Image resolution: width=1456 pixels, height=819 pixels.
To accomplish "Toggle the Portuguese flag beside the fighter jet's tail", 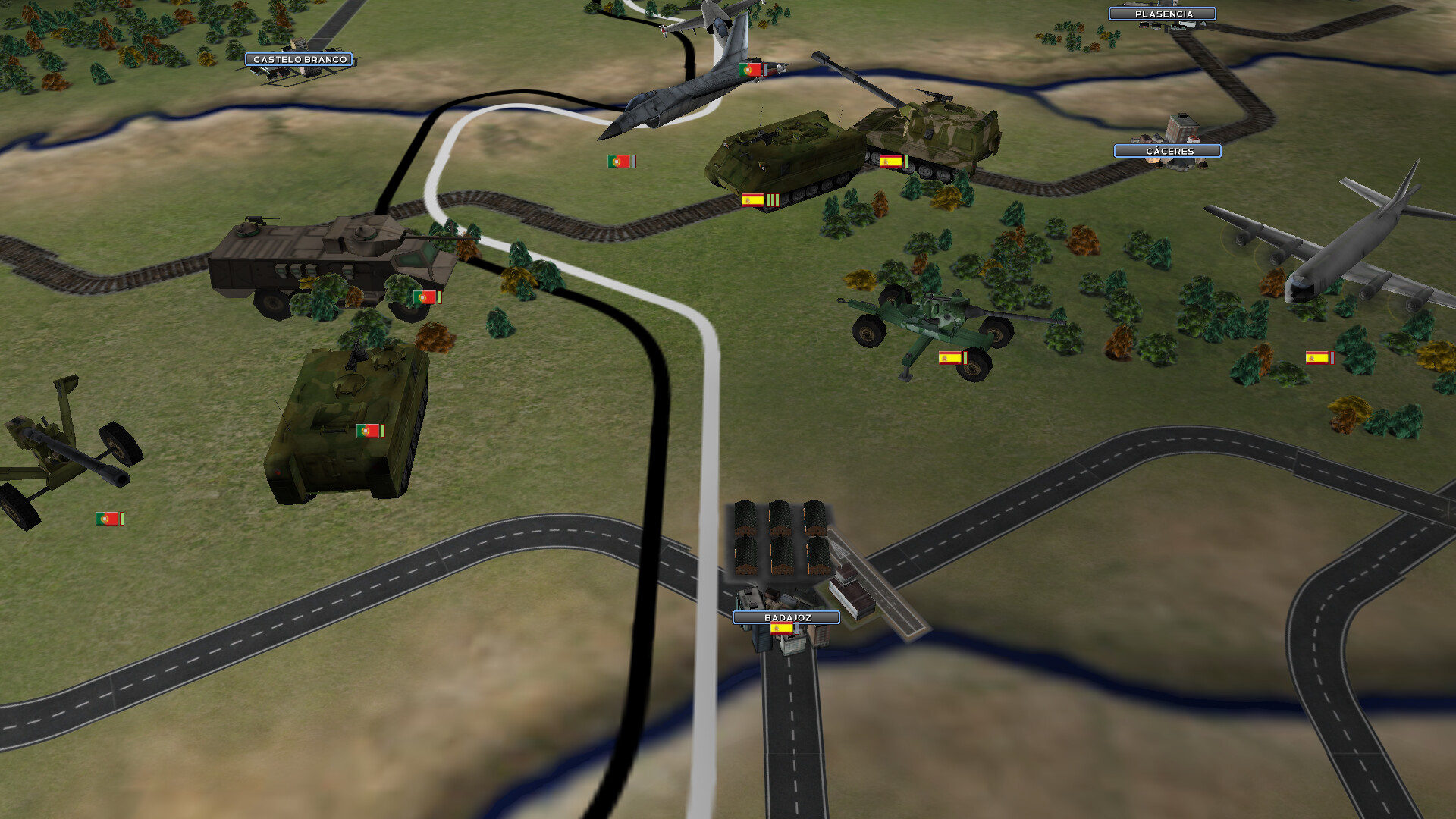I will coord(748,71).
